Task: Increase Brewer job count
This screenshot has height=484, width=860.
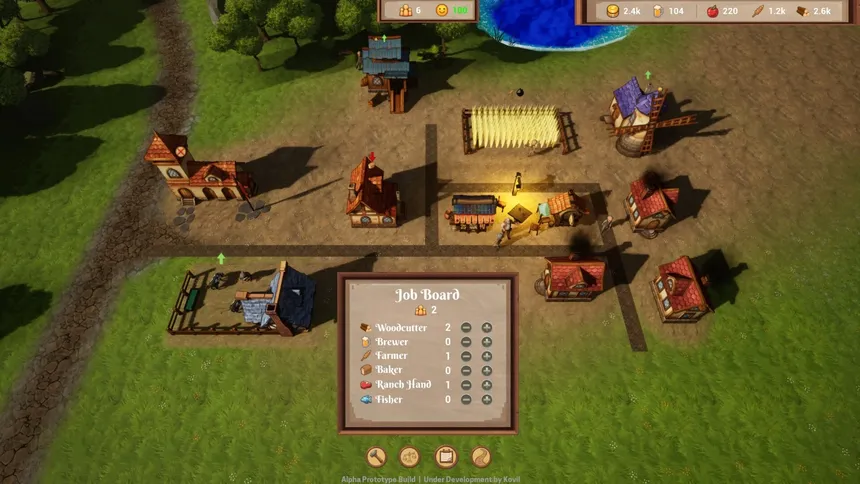Action: click(487, 342)
